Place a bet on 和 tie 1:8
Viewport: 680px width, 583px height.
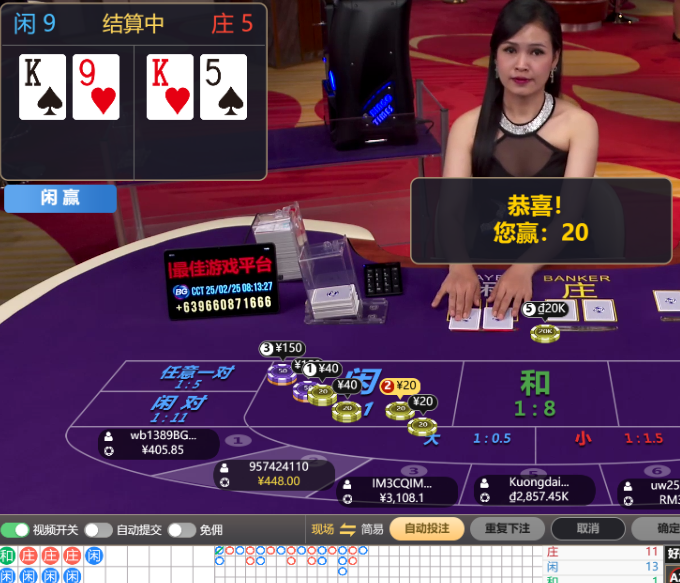[x=535, y=393]
